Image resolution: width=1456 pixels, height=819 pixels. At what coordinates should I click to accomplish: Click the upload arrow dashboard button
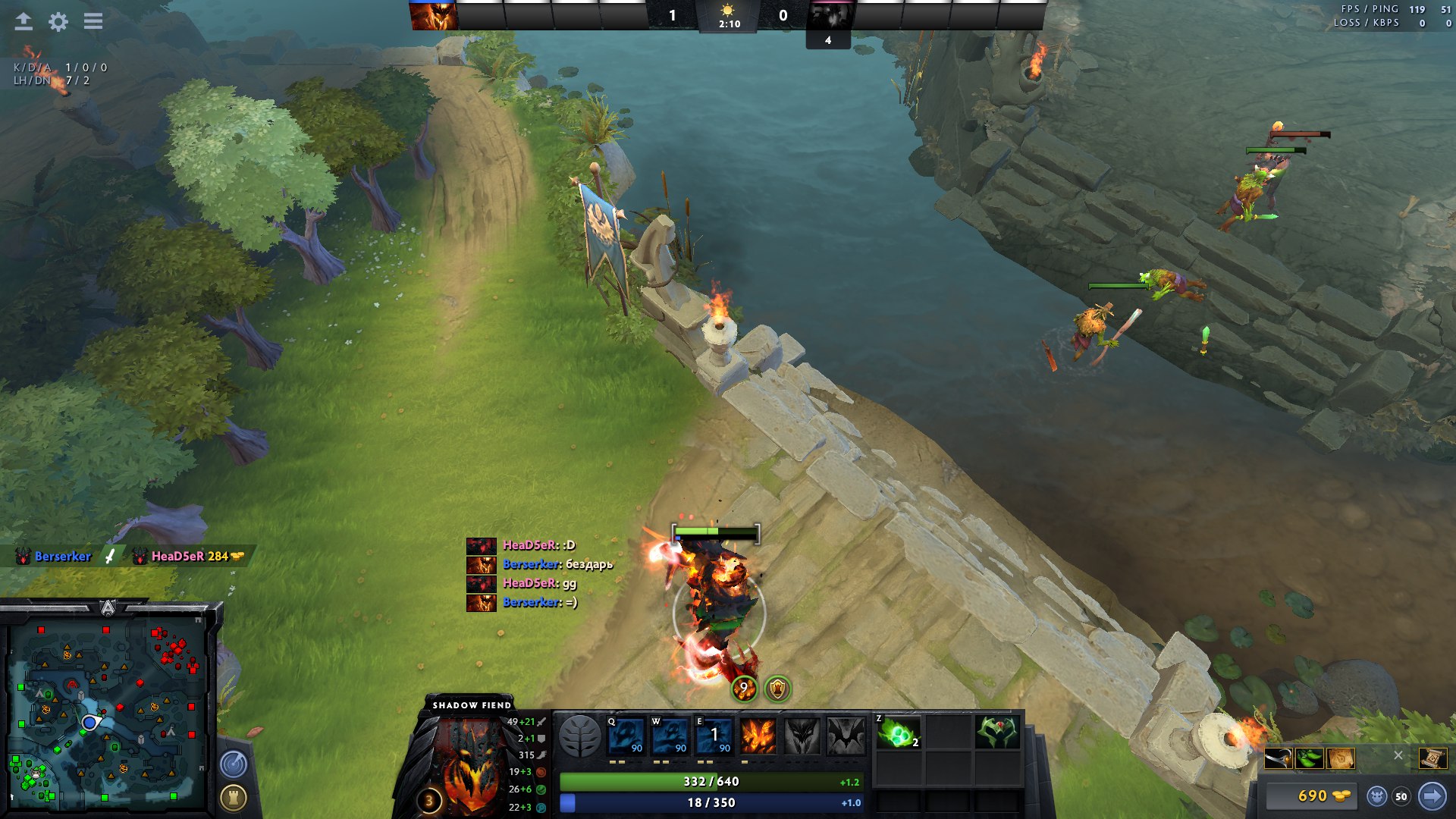point(24,21)
